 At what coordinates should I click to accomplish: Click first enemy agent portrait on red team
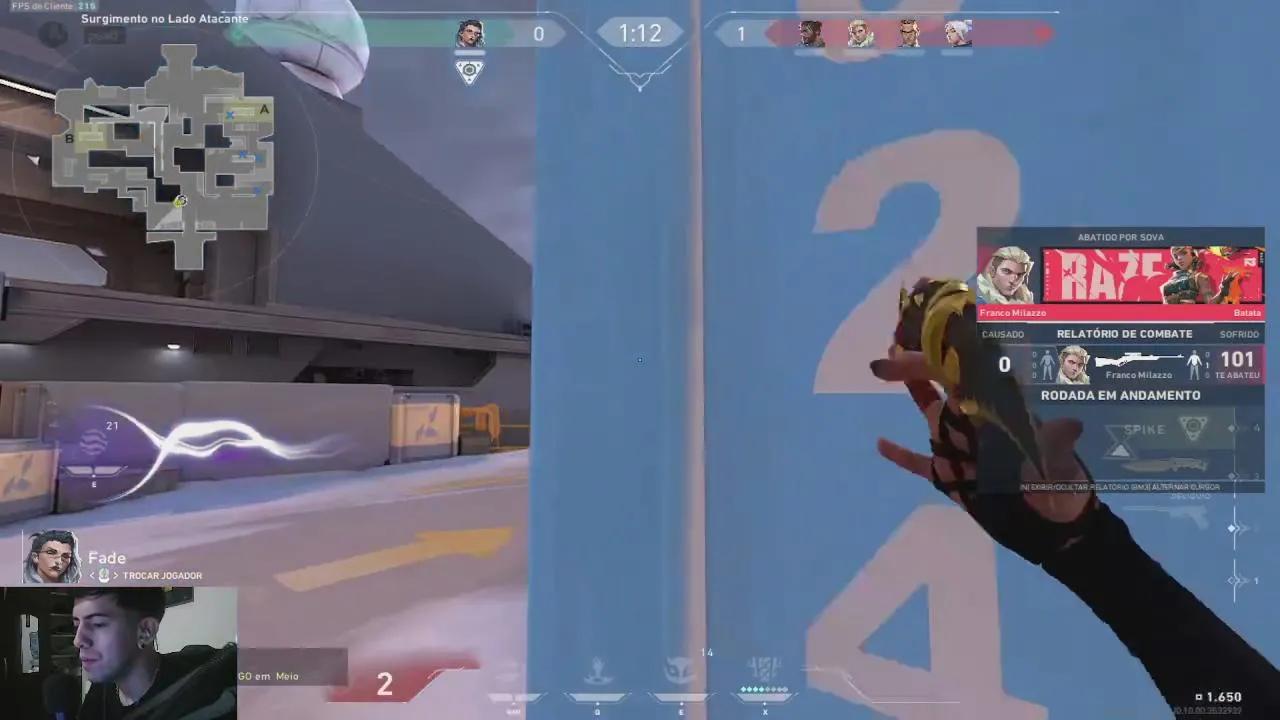(810, 33)
